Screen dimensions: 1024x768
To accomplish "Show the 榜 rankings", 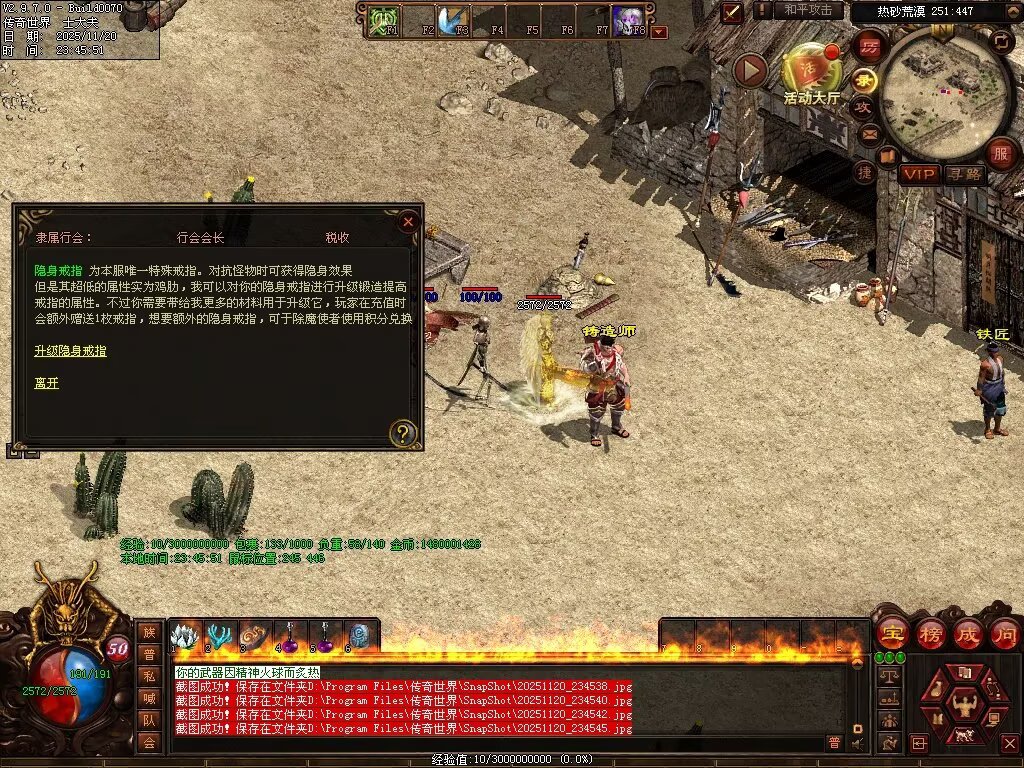I will tap(930, 633).
